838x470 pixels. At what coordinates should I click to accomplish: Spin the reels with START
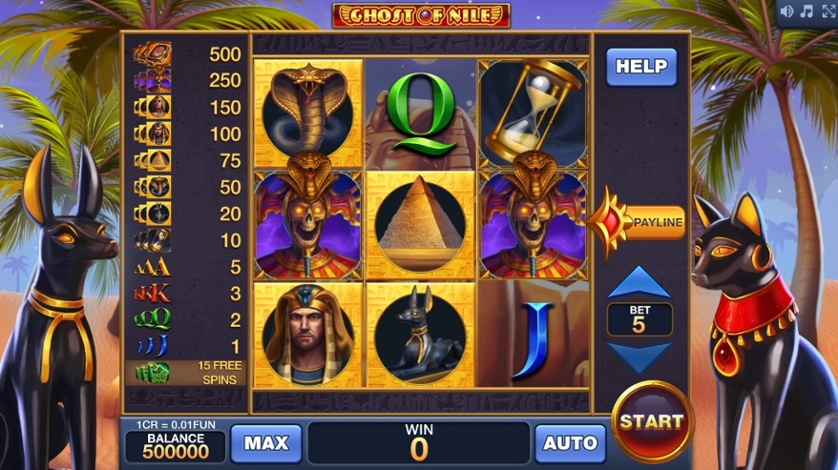pyautogui.click(x=652, y=421)
